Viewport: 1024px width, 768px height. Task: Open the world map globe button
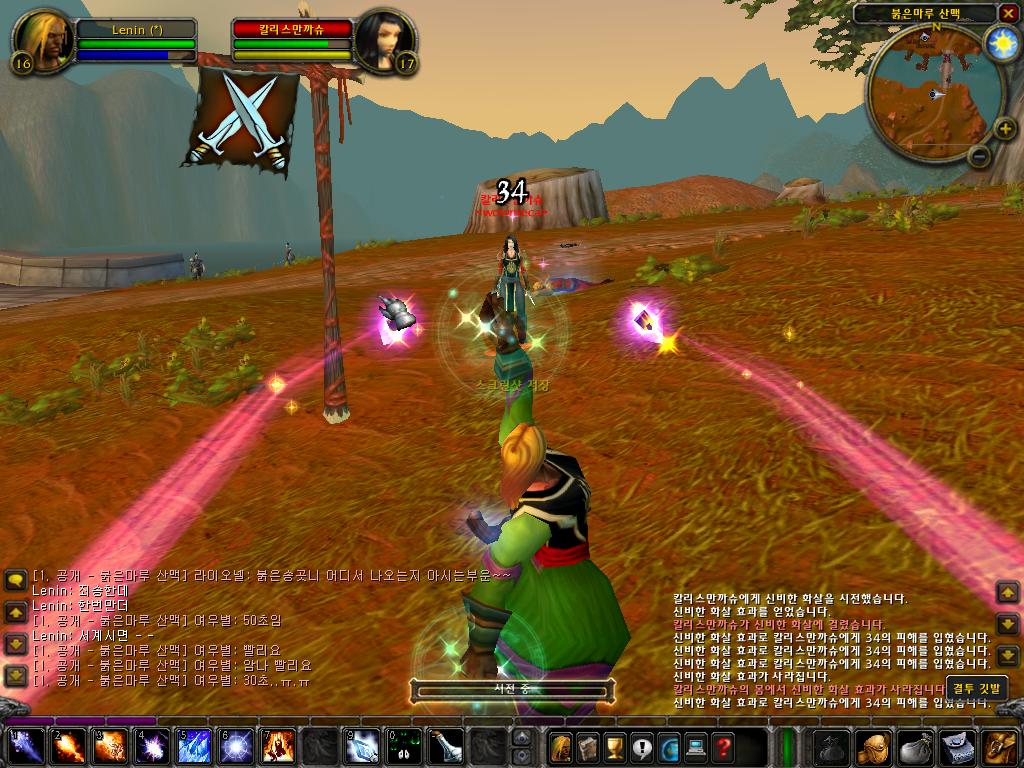coord(669,747)
